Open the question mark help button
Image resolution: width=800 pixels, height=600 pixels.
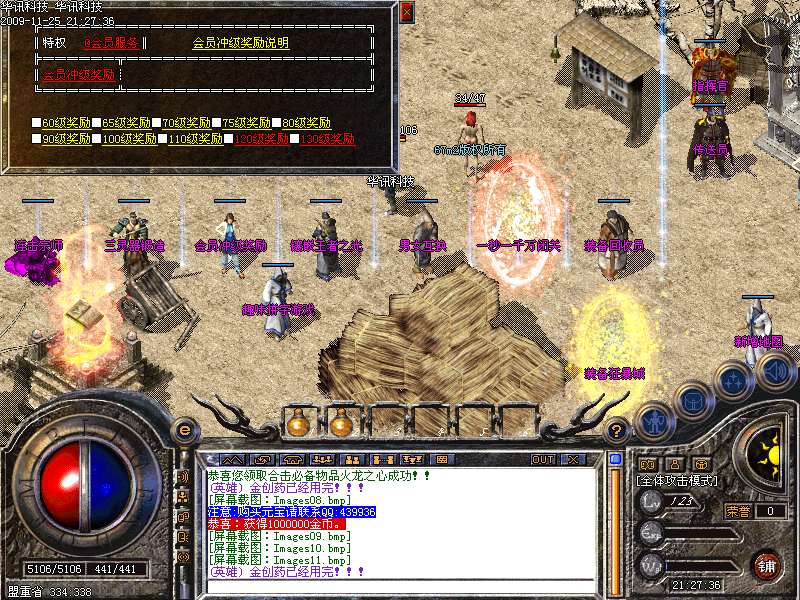(618, 430)
